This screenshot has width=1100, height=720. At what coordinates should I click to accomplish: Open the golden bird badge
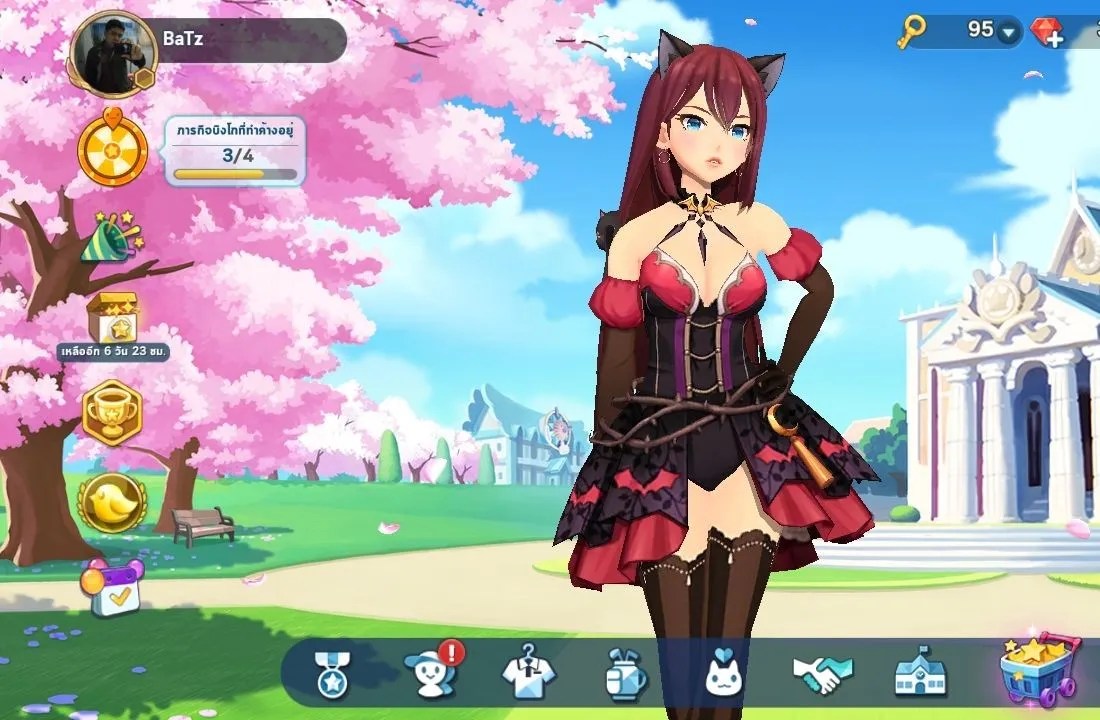point(112,502)
